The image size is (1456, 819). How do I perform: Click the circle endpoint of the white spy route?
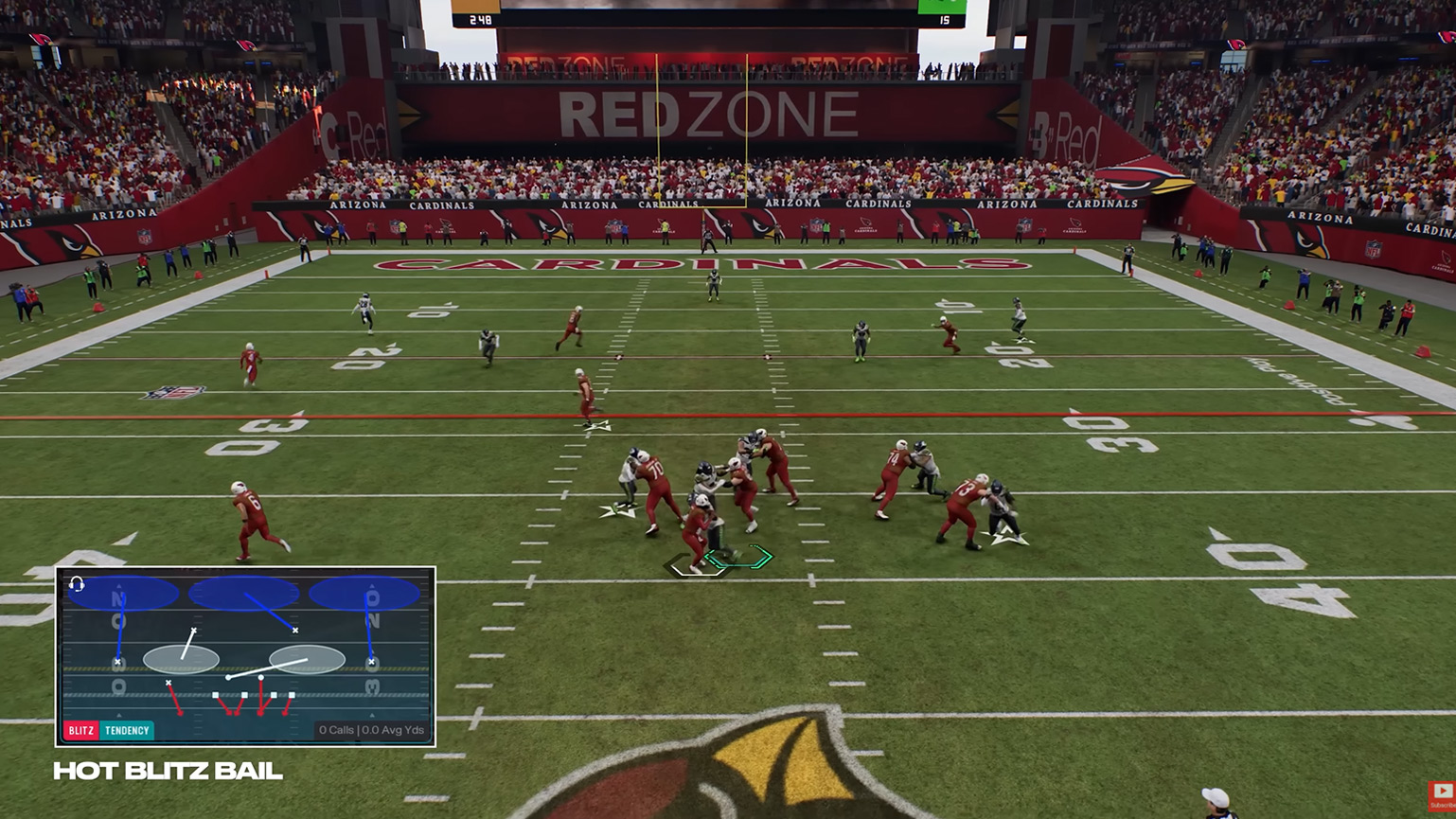(x=229, y=678)
